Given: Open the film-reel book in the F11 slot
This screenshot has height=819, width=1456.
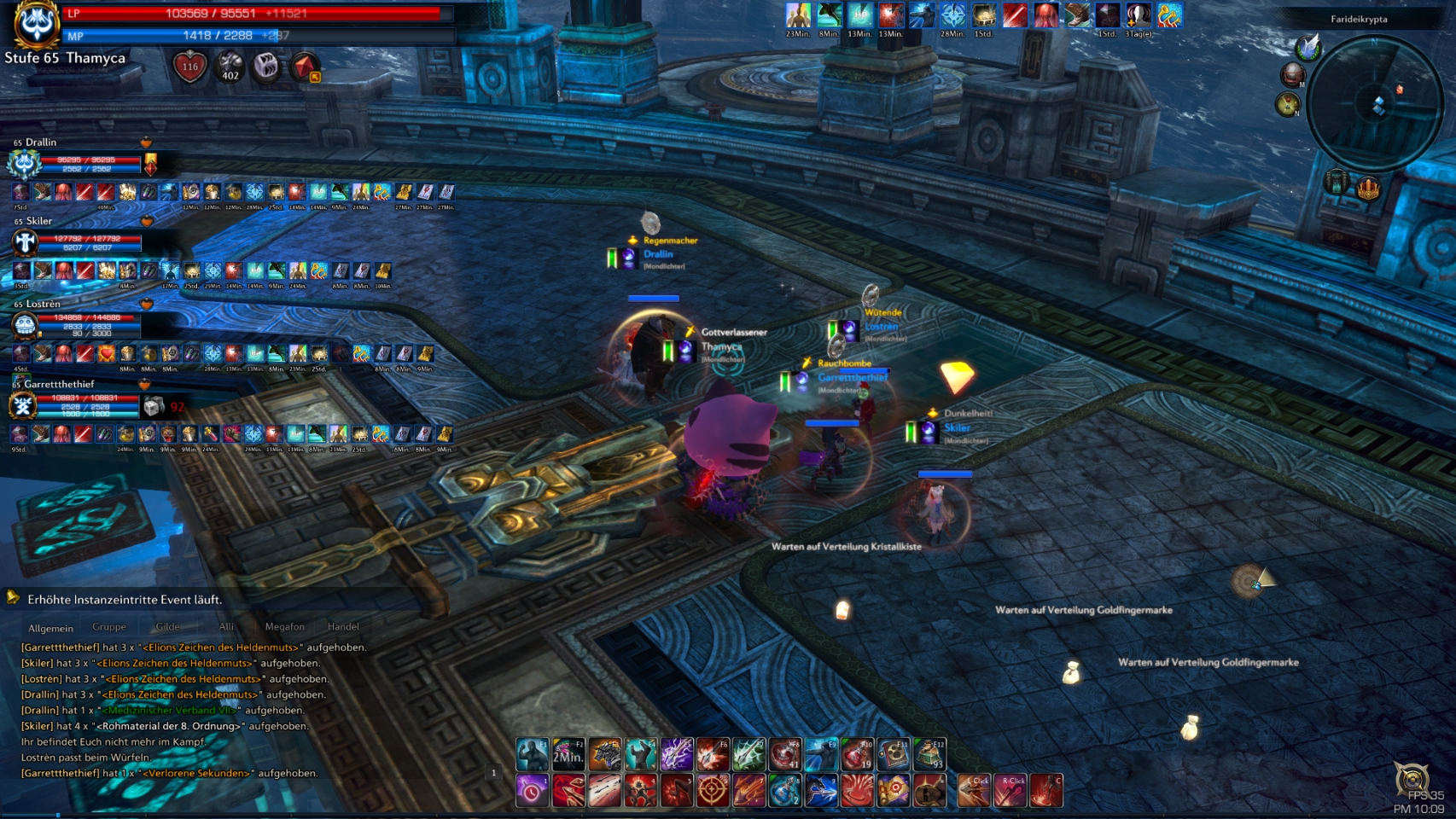Looking at the screenshot, I should click(x=894, y=754).
